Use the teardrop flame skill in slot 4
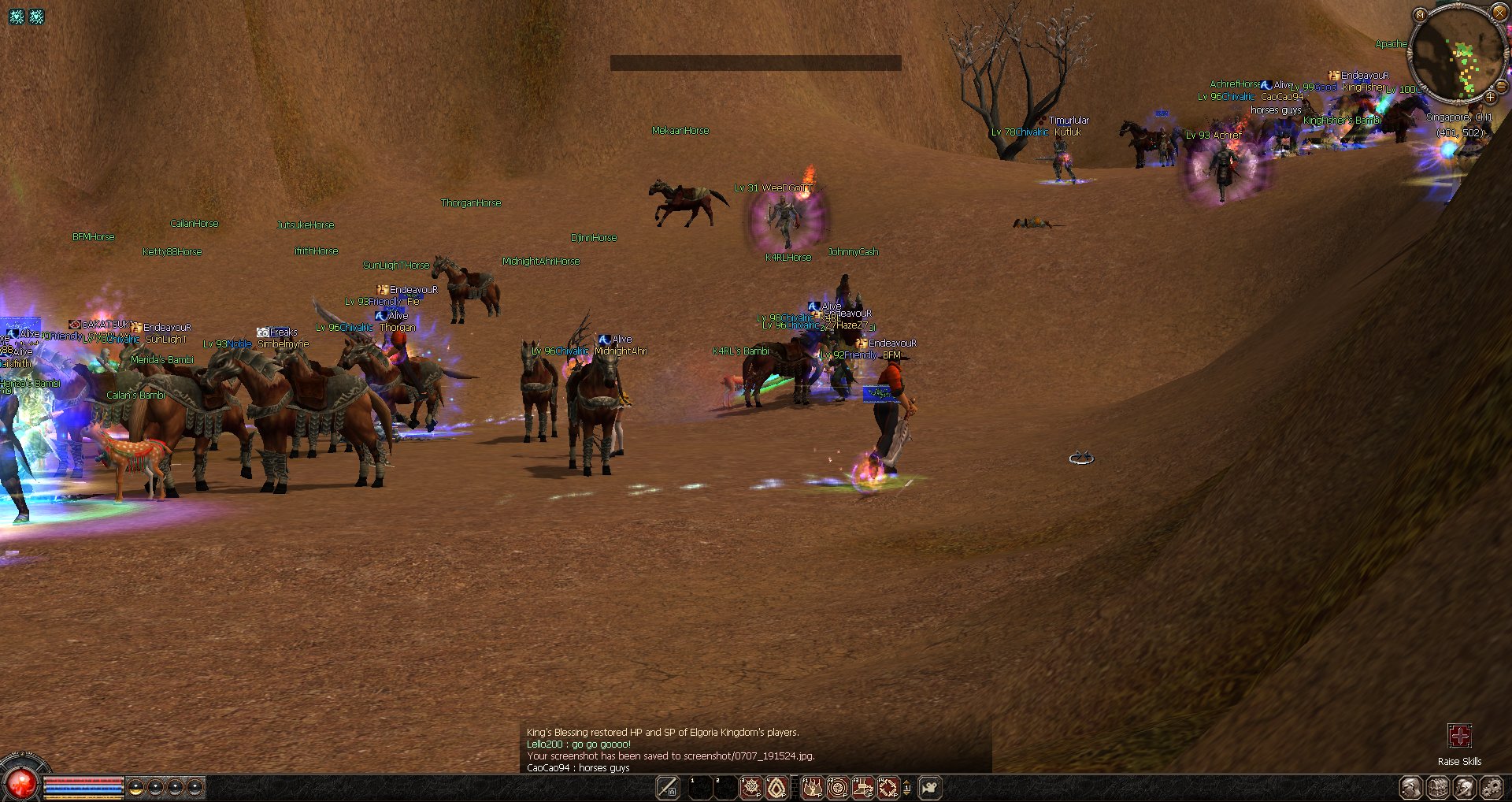 [776, 787]
